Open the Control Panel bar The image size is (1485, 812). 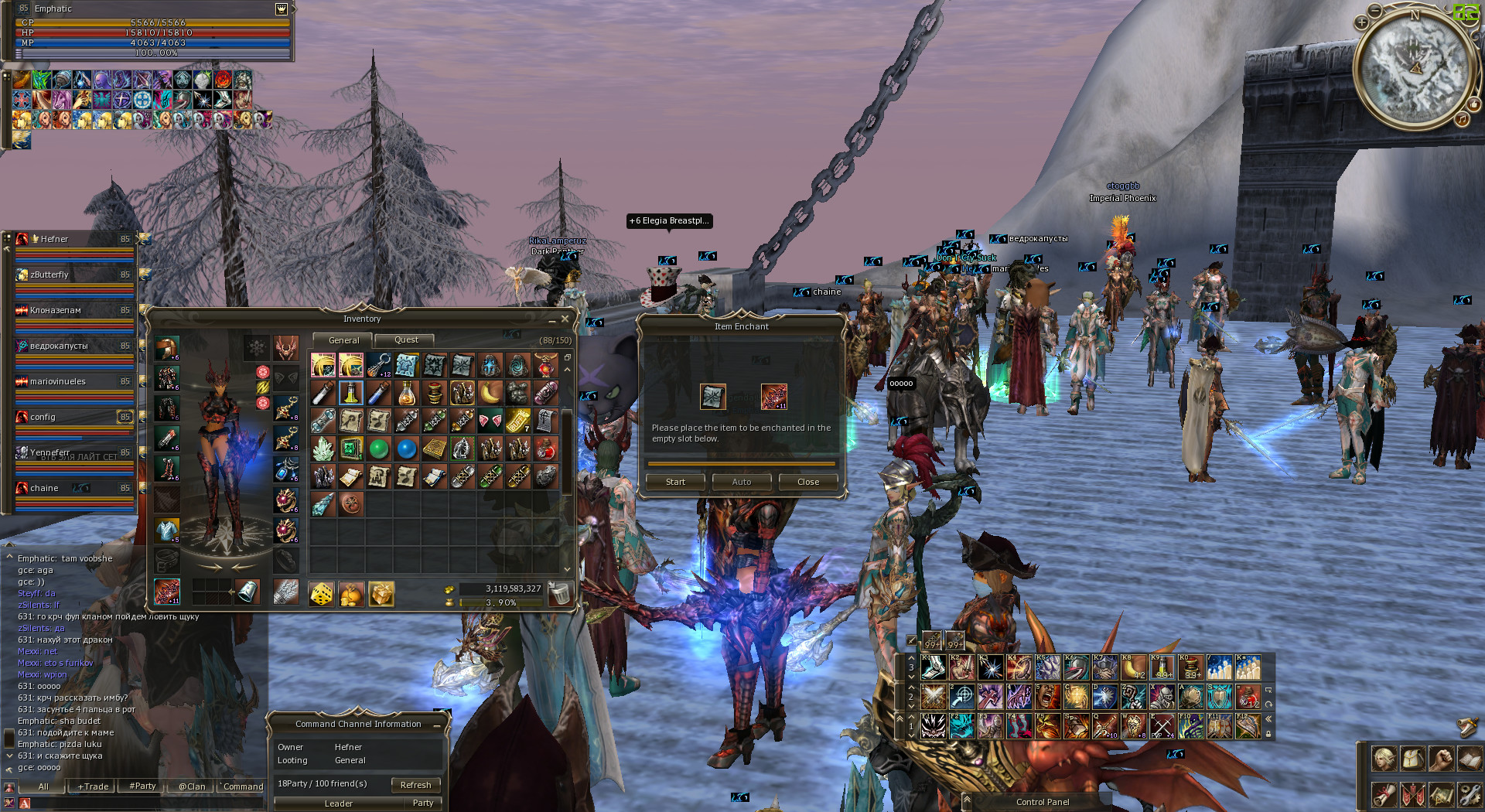click(x=1042, y=802)
